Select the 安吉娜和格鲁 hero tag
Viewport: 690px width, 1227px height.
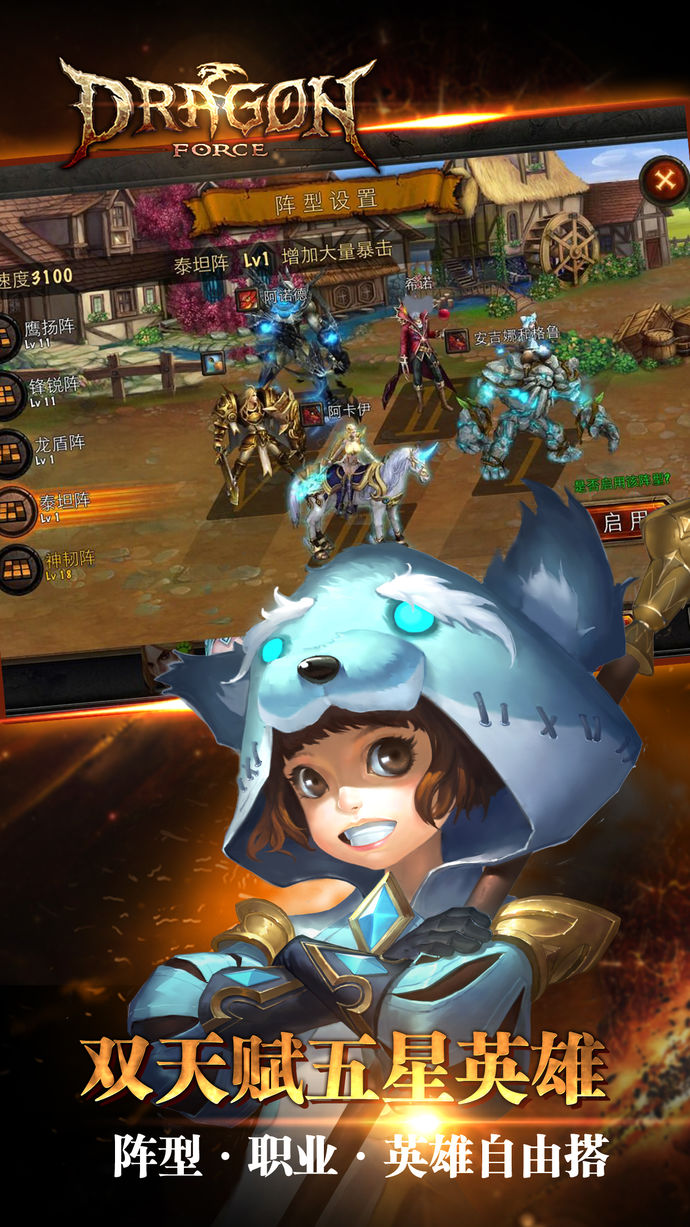pos(456,339)
